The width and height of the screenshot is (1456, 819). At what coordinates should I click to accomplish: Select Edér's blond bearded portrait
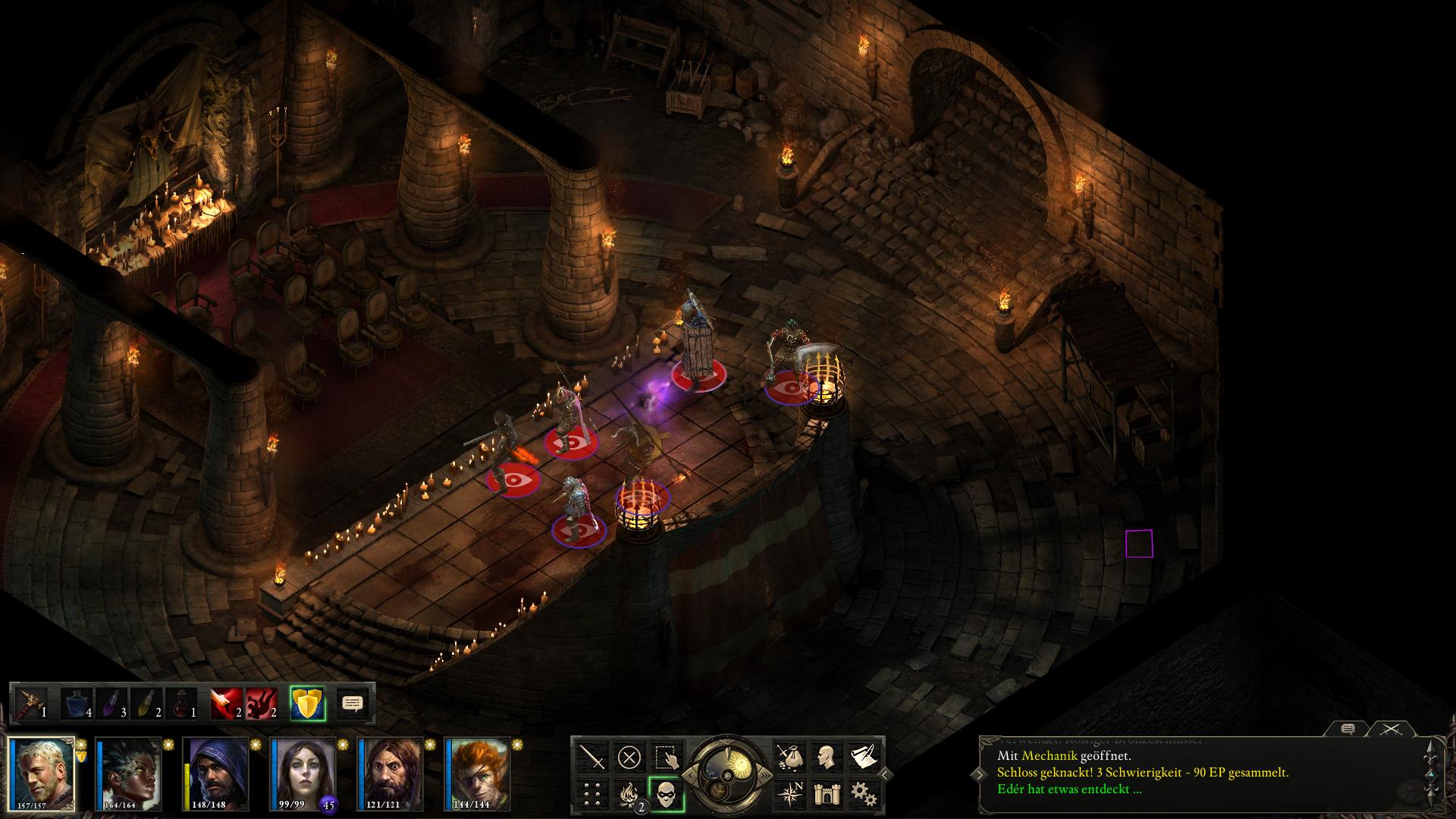[42, 773]
